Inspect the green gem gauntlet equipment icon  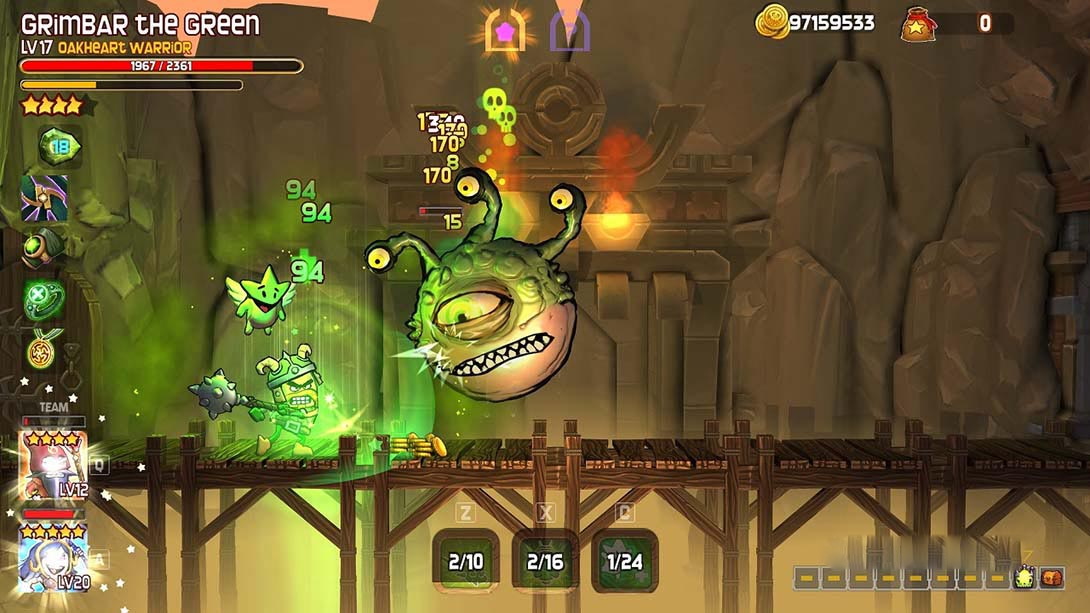(43, 247)
